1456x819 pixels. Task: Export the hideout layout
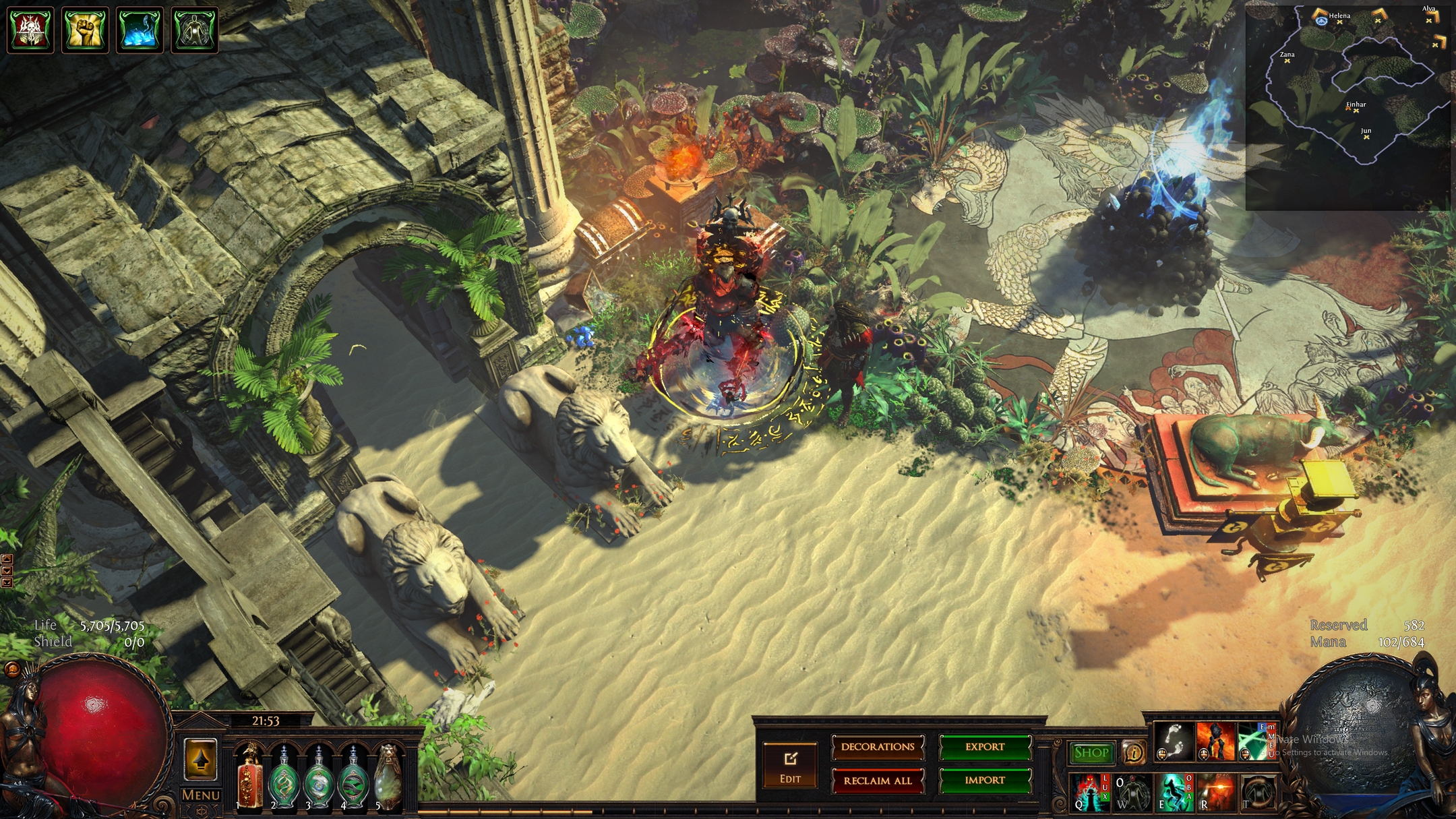985,747
